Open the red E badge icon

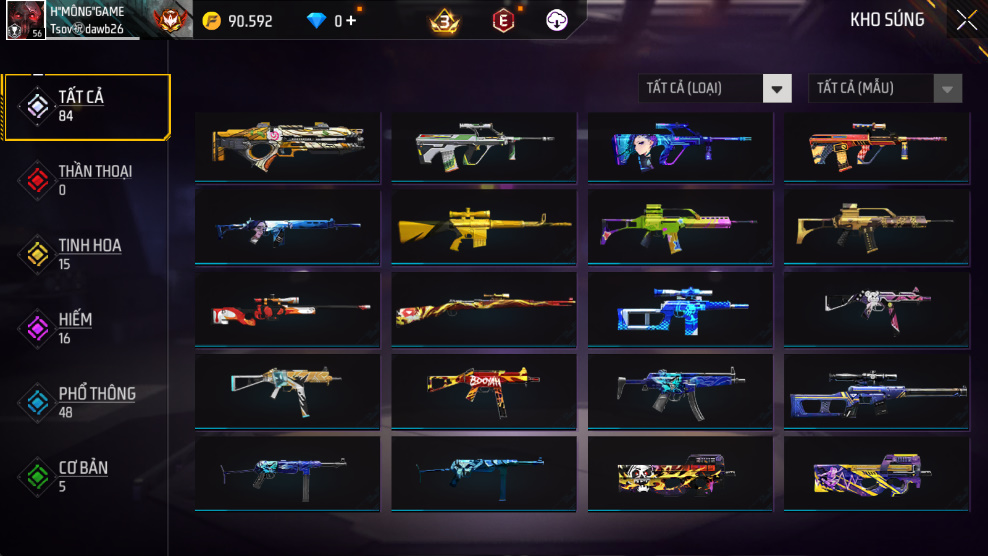503,20
